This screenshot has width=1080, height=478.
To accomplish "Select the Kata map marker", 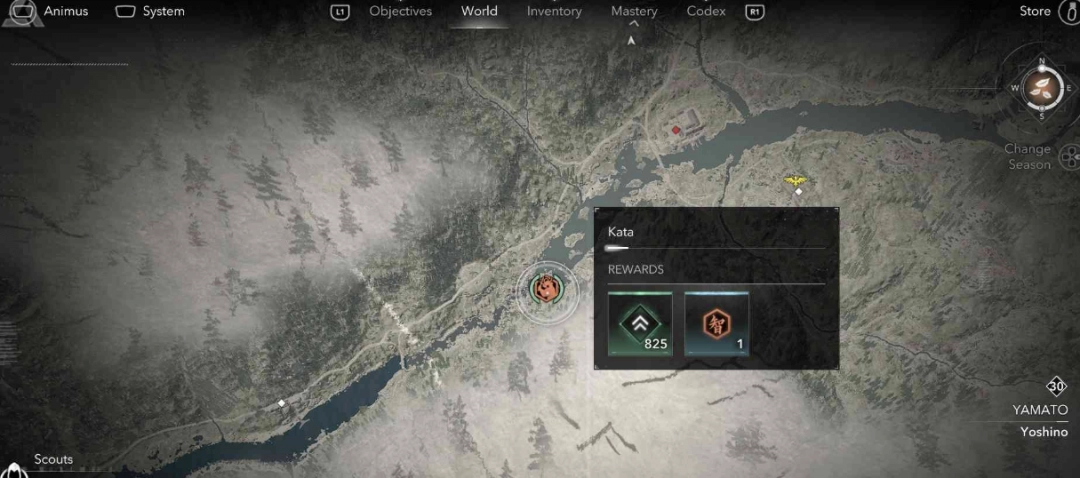I will point(546,289).
